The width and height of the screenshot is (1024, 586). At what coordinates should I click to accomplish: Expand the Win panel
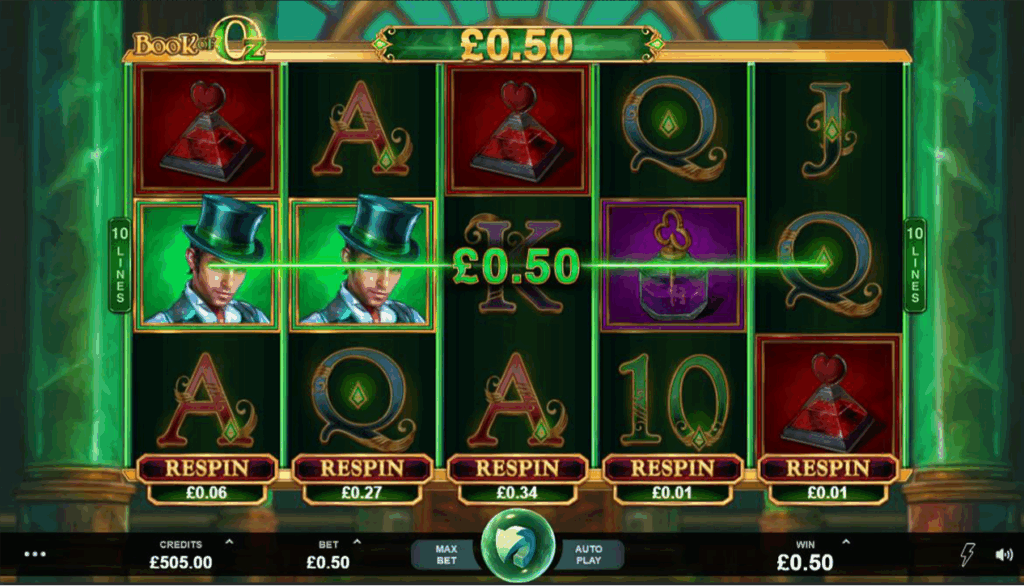click(845, 543)
